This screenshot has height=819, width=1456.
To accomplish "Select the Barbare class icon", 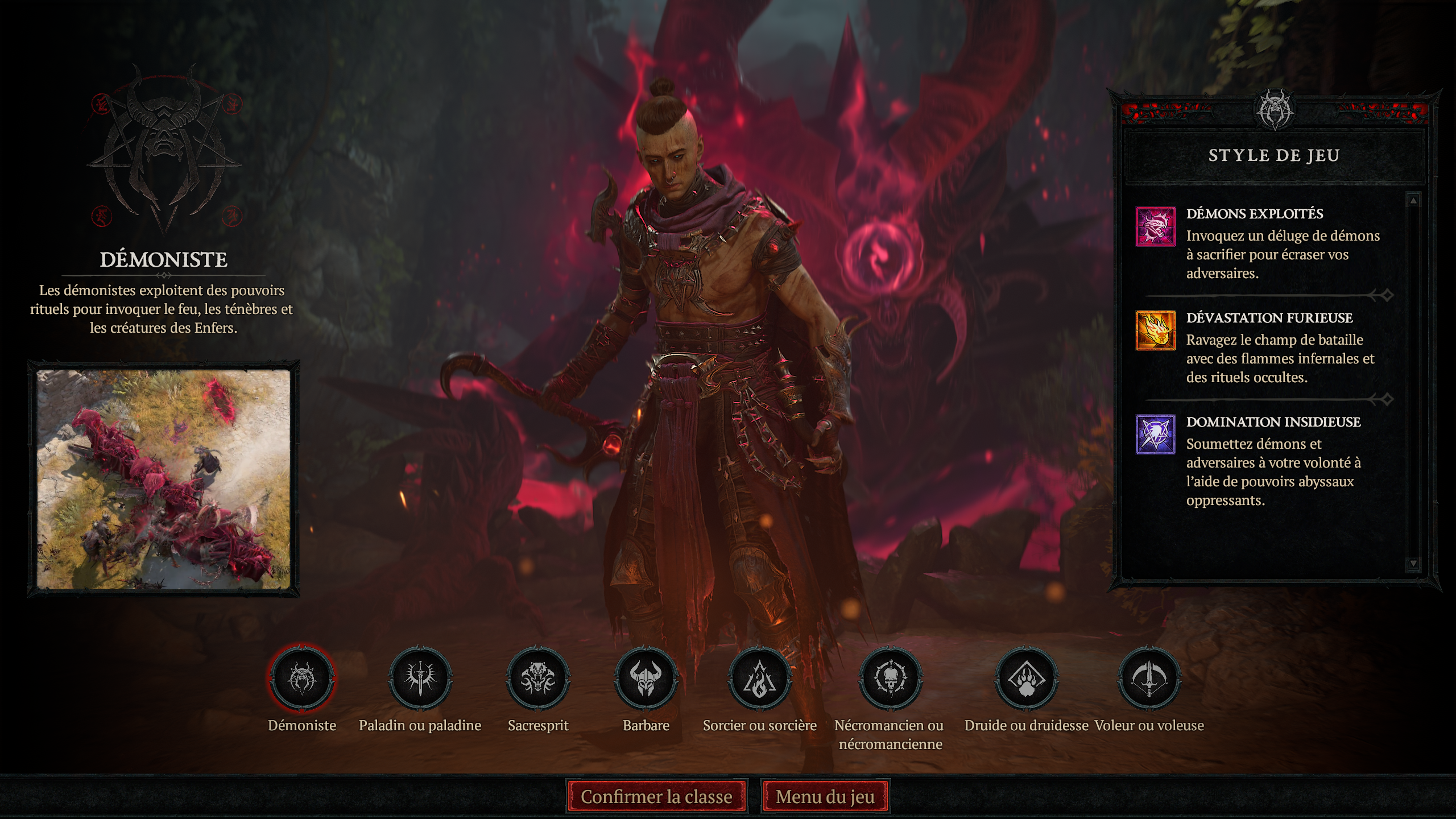I will [655, 679].
